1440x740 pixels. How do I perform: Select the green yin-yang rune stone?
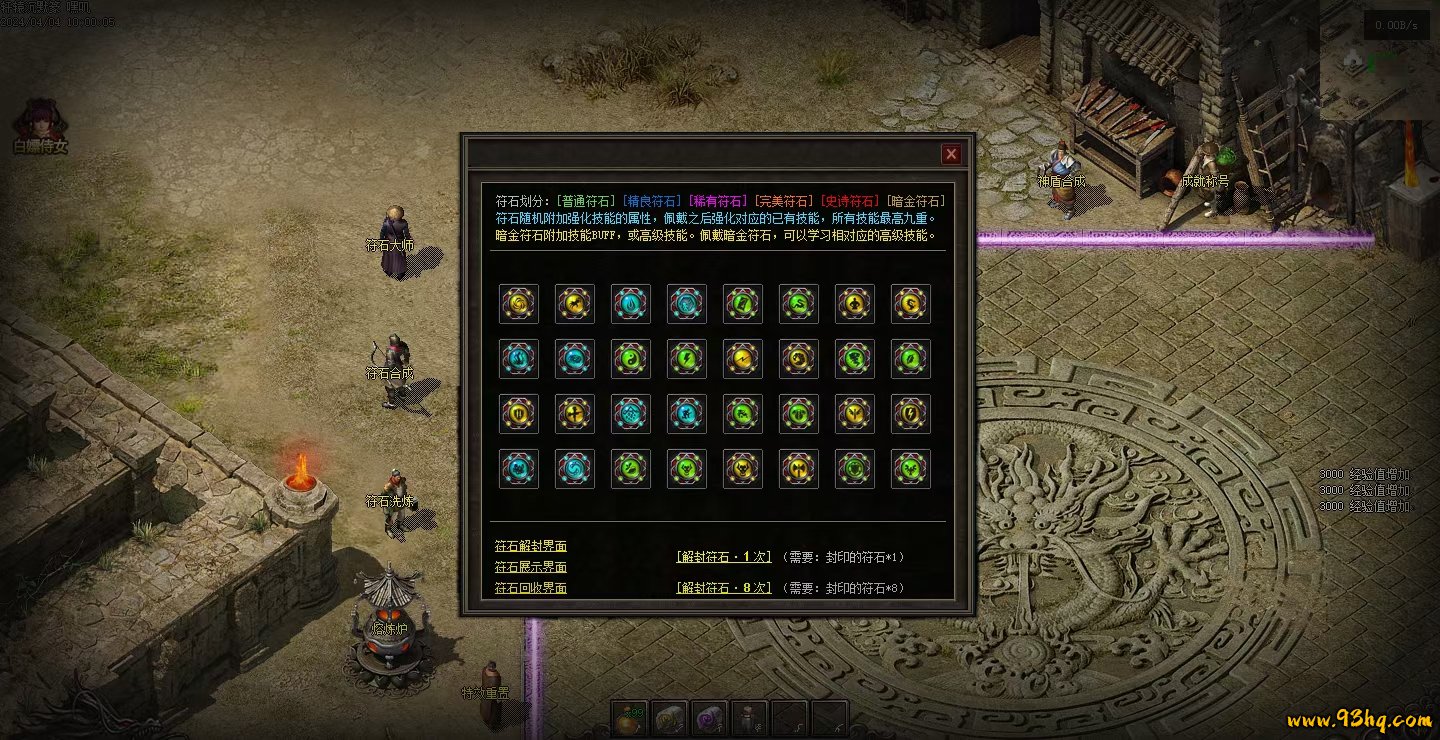click(x=631, y=359)
